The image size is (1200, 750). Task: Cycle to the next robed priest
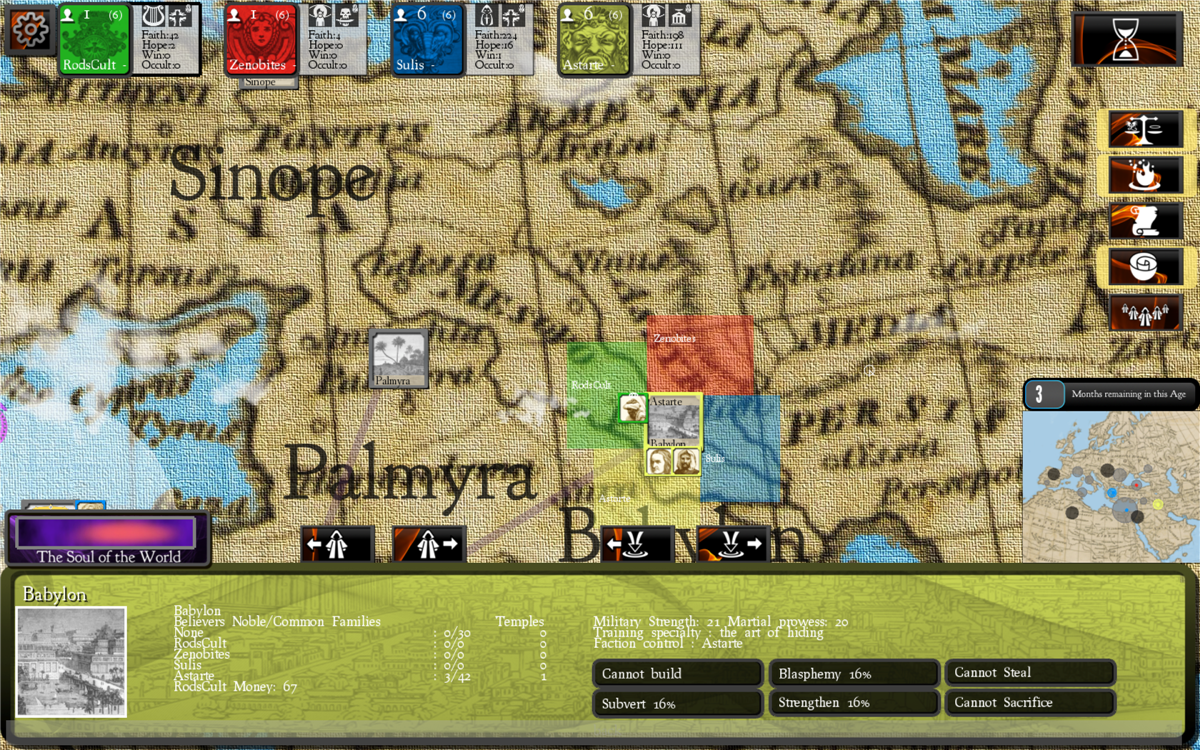[x=429, y=545]
